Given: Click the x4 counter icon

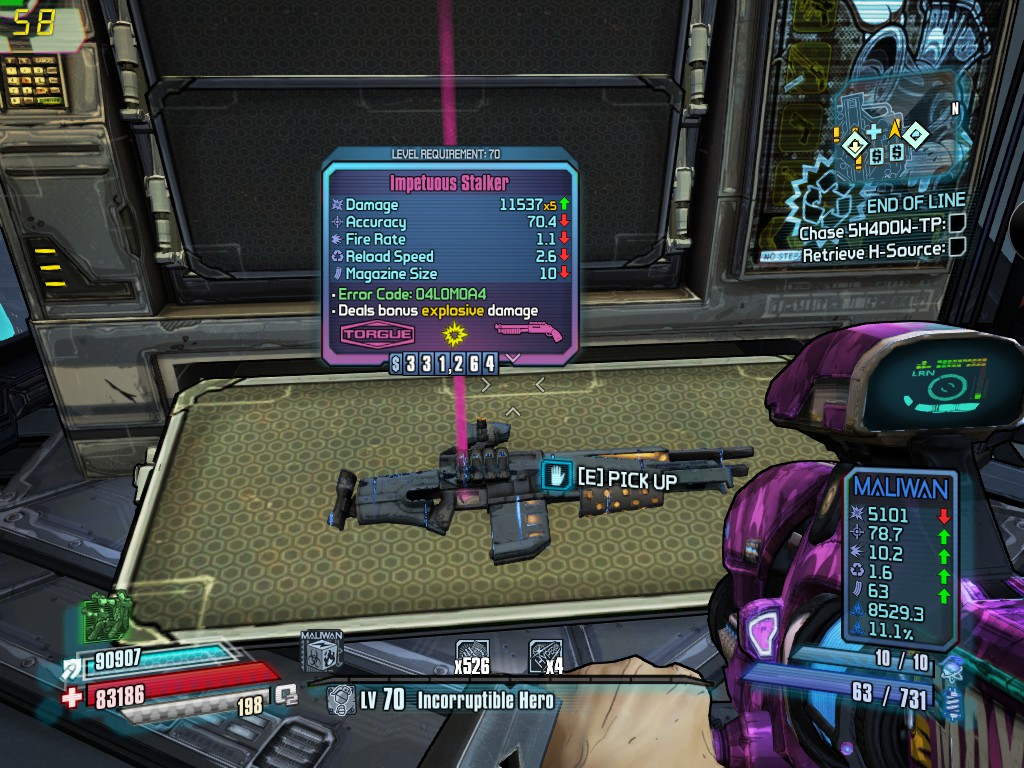Looking at the screenshot, I should (x=545, y=655).
